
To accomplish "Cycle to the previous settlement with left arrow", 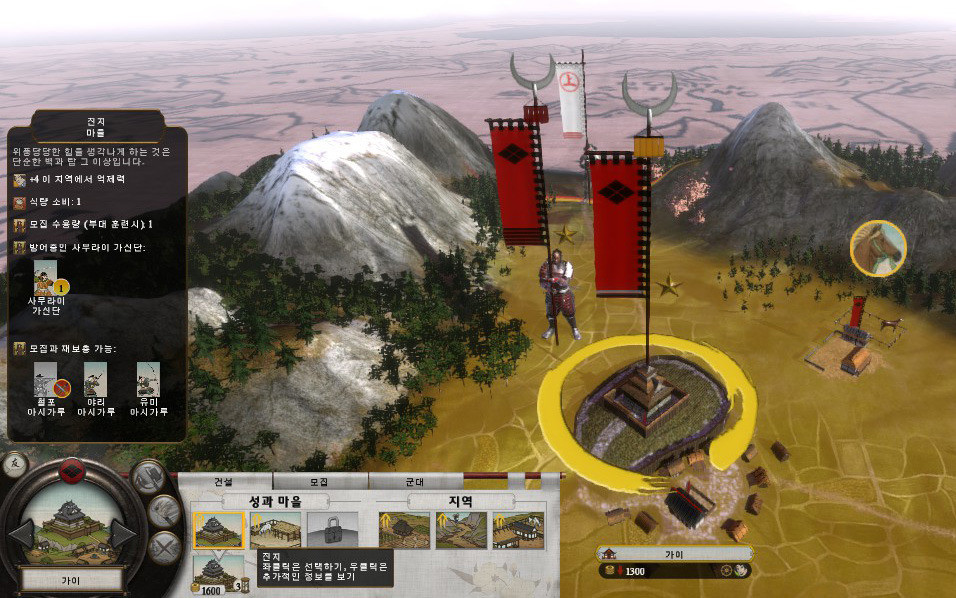I will pos(21,533).
